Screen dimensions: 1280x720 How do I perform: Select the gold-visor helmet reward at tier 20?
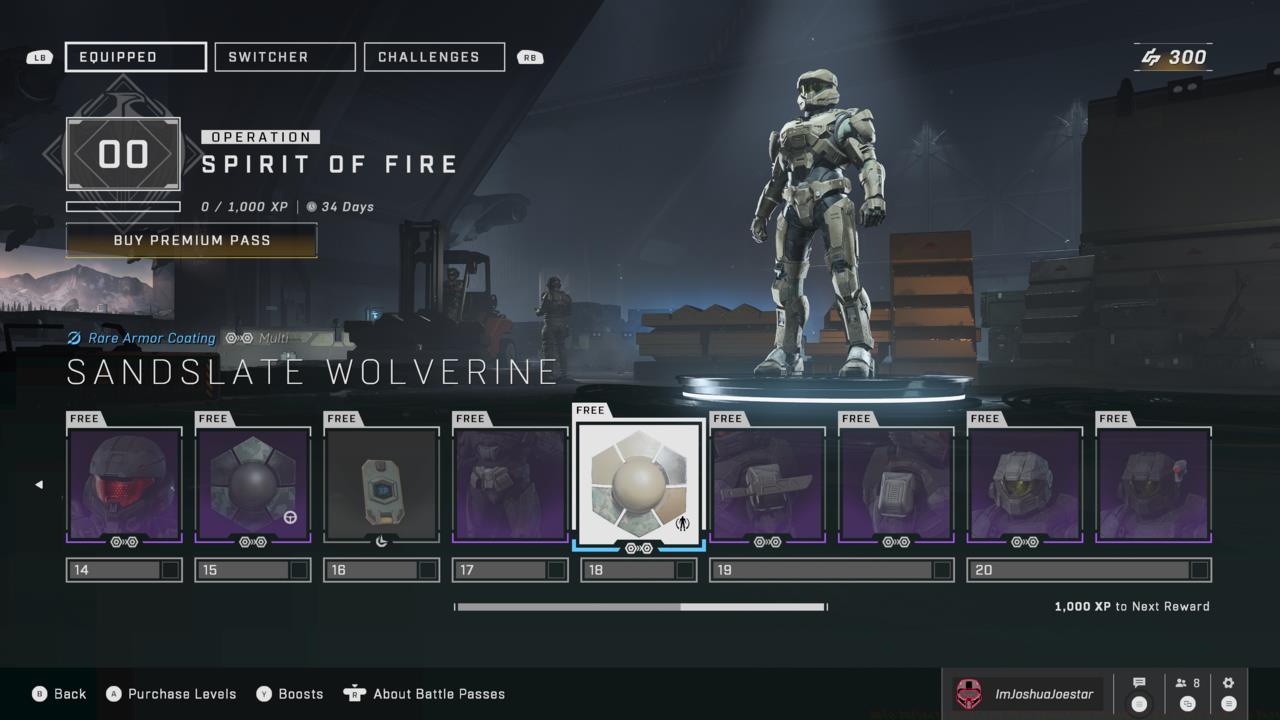(x=1024, y=483)
